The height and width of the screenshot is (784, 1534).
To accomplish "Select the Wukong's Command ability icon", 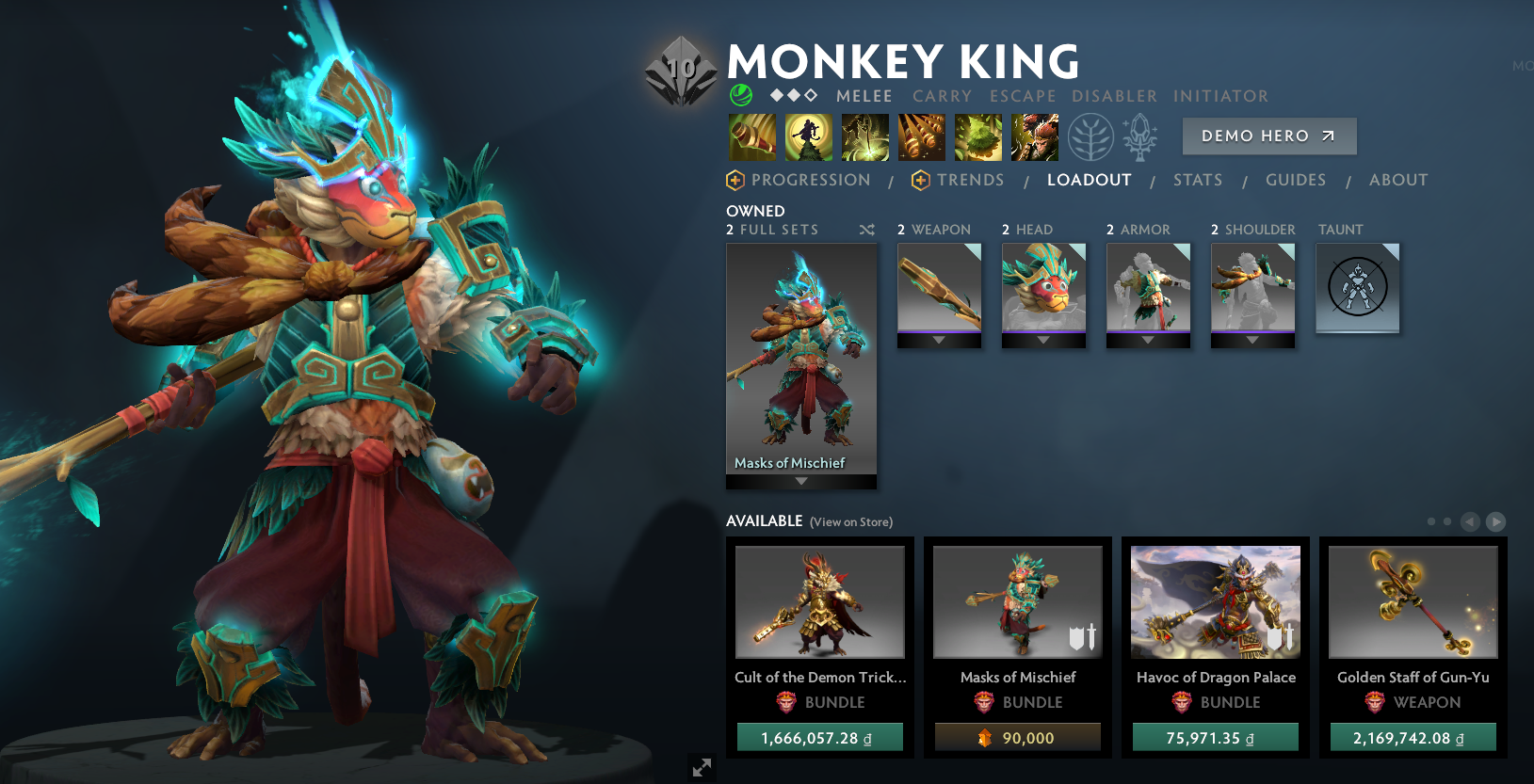I will coord(1034,136).
